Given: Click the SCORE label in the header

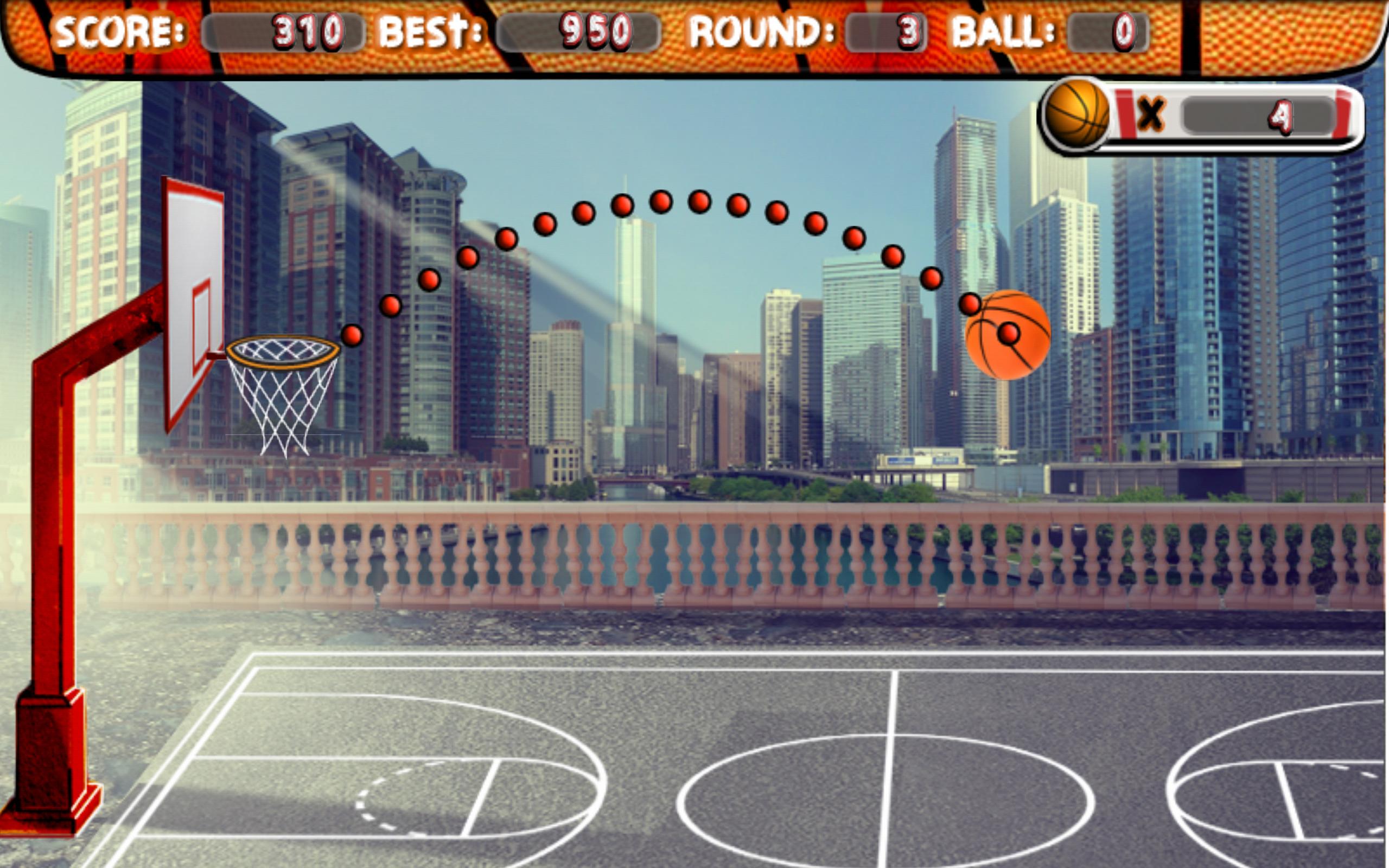Looking at the screenshot, I should [x=118, y=33].
